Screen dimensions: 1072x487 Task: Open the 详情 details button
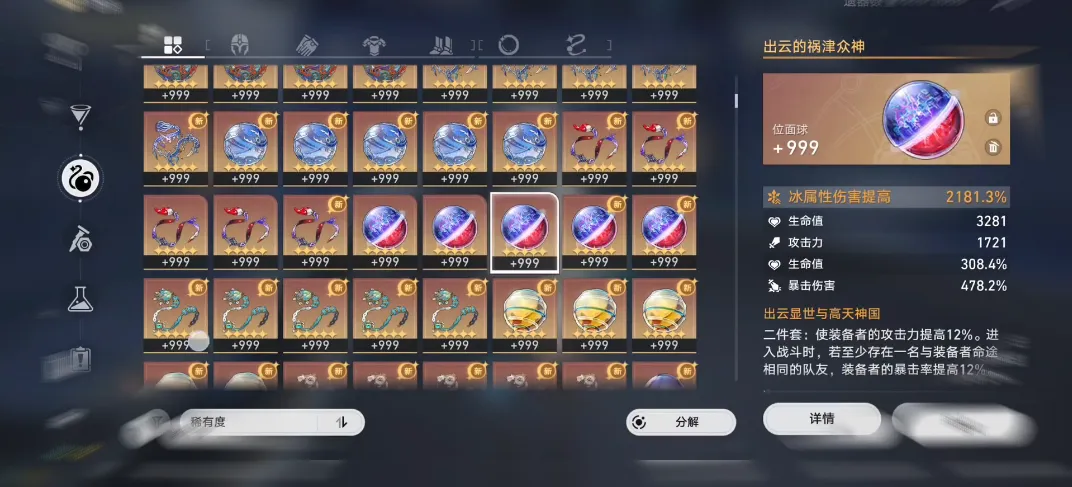[x=821, y=419]
